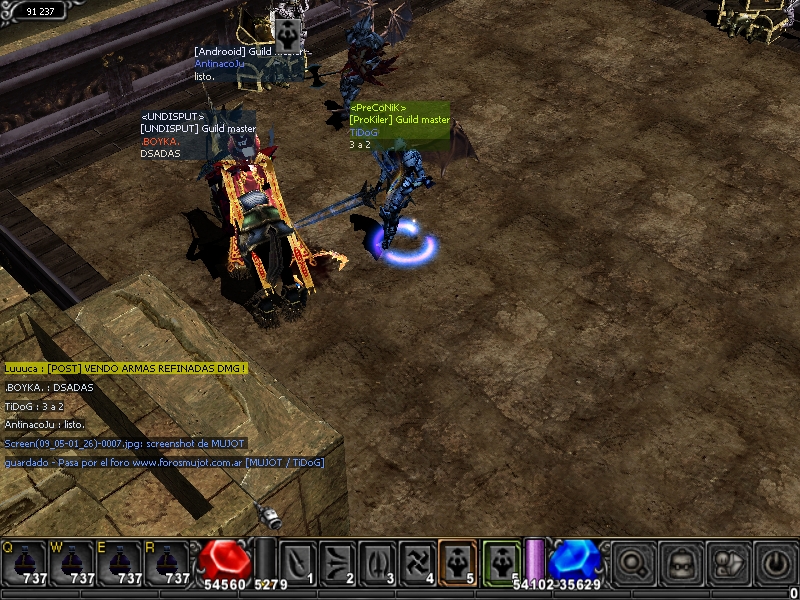Select skill slot 1 on the hotbar
The image size is (800, 600).
298,563
